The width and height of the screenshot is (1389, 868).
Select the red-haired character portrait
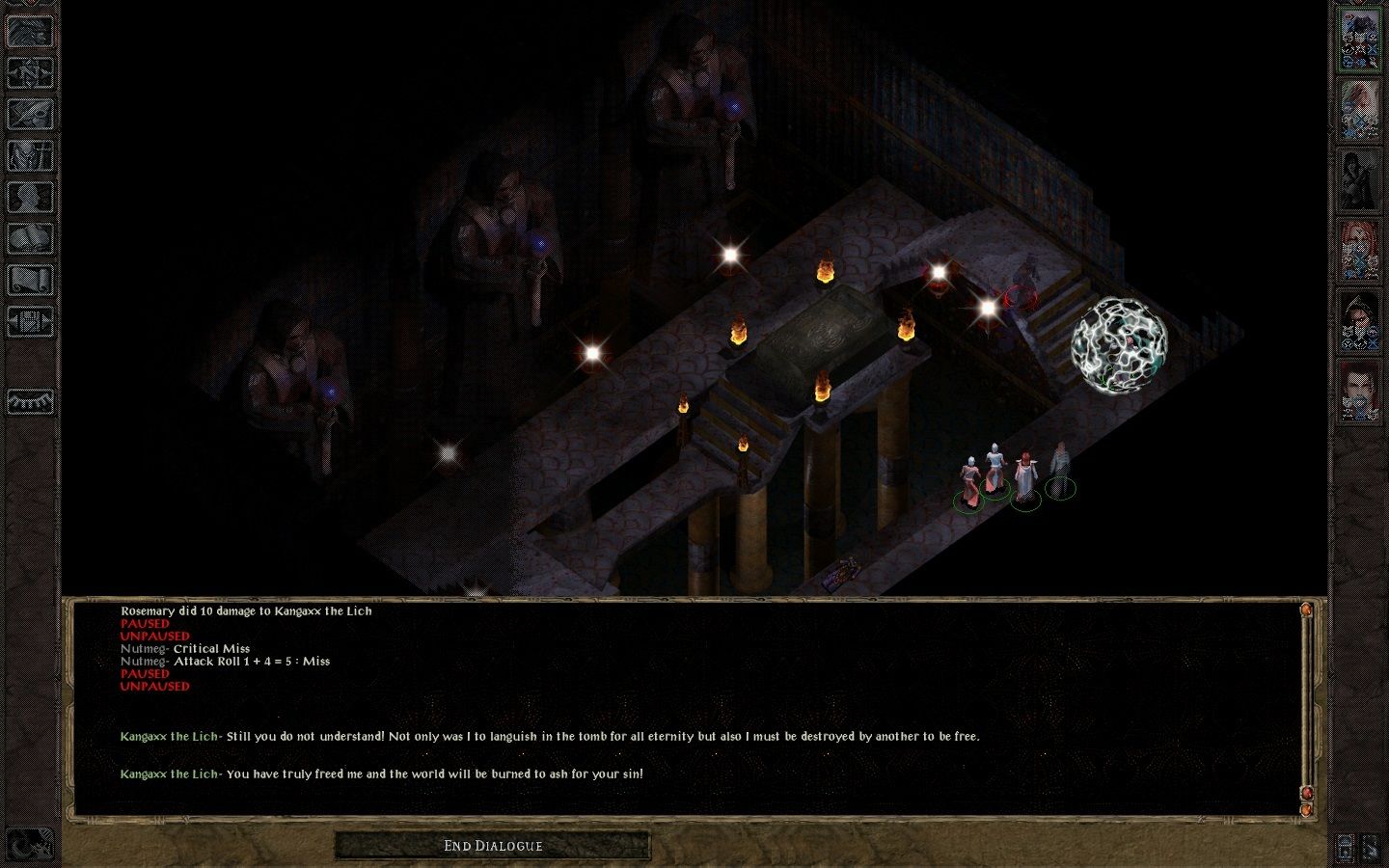tap(1359, 250)
